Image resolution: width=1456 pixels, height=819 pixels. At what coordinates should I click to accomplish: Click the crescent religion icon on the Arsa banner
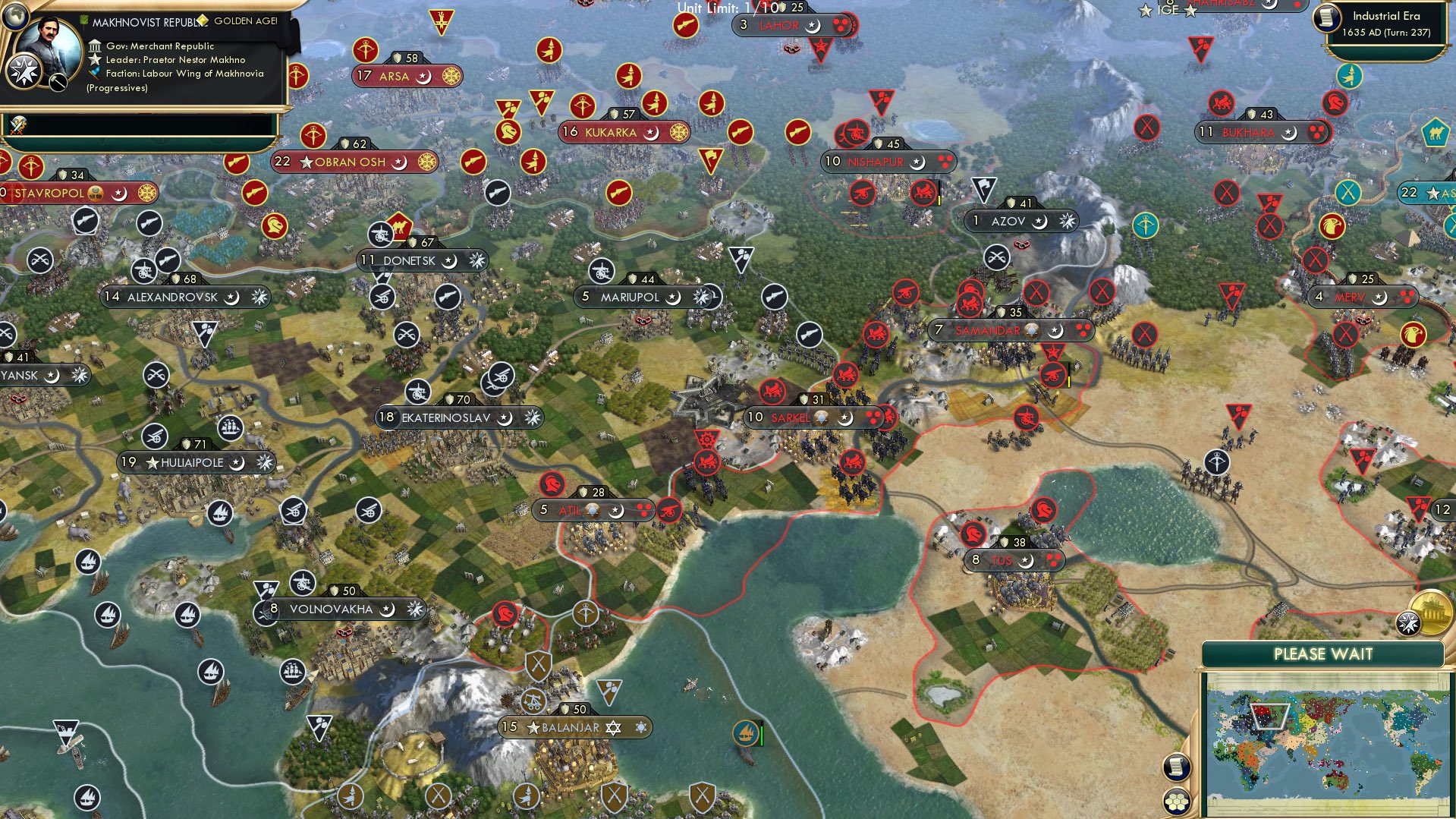click(x=423, y=77)
